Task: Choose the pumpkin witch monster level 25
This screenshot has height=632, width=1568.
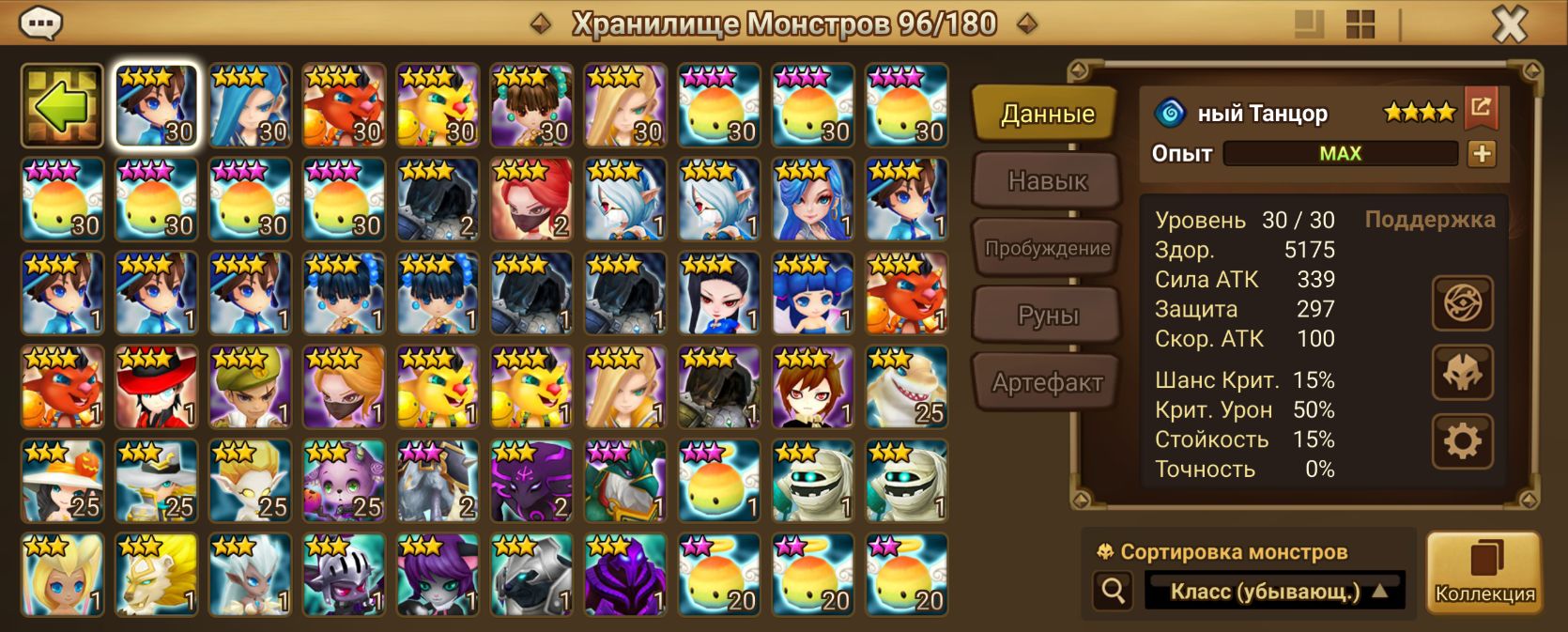Action: [x=62, y=481]
